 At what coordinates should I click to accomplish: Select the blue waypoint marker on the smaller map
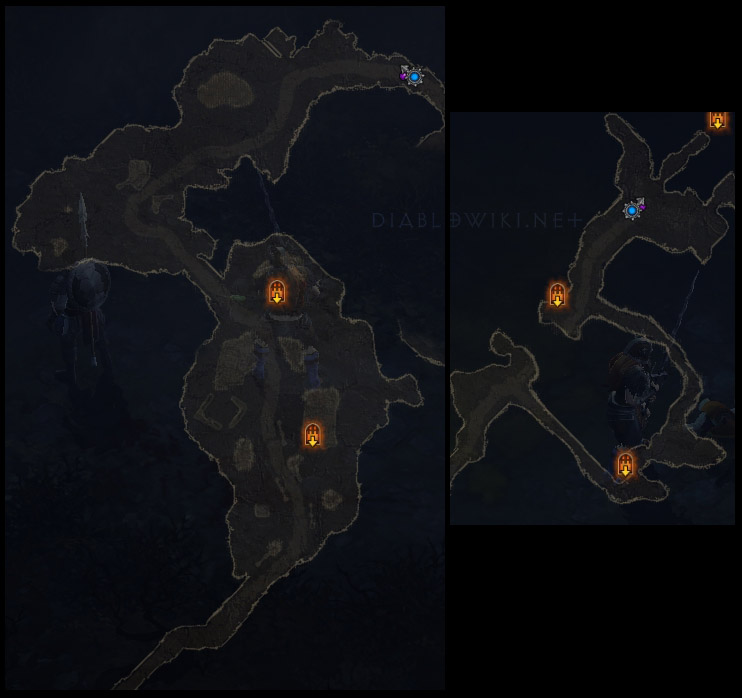(x=632, y=210)
